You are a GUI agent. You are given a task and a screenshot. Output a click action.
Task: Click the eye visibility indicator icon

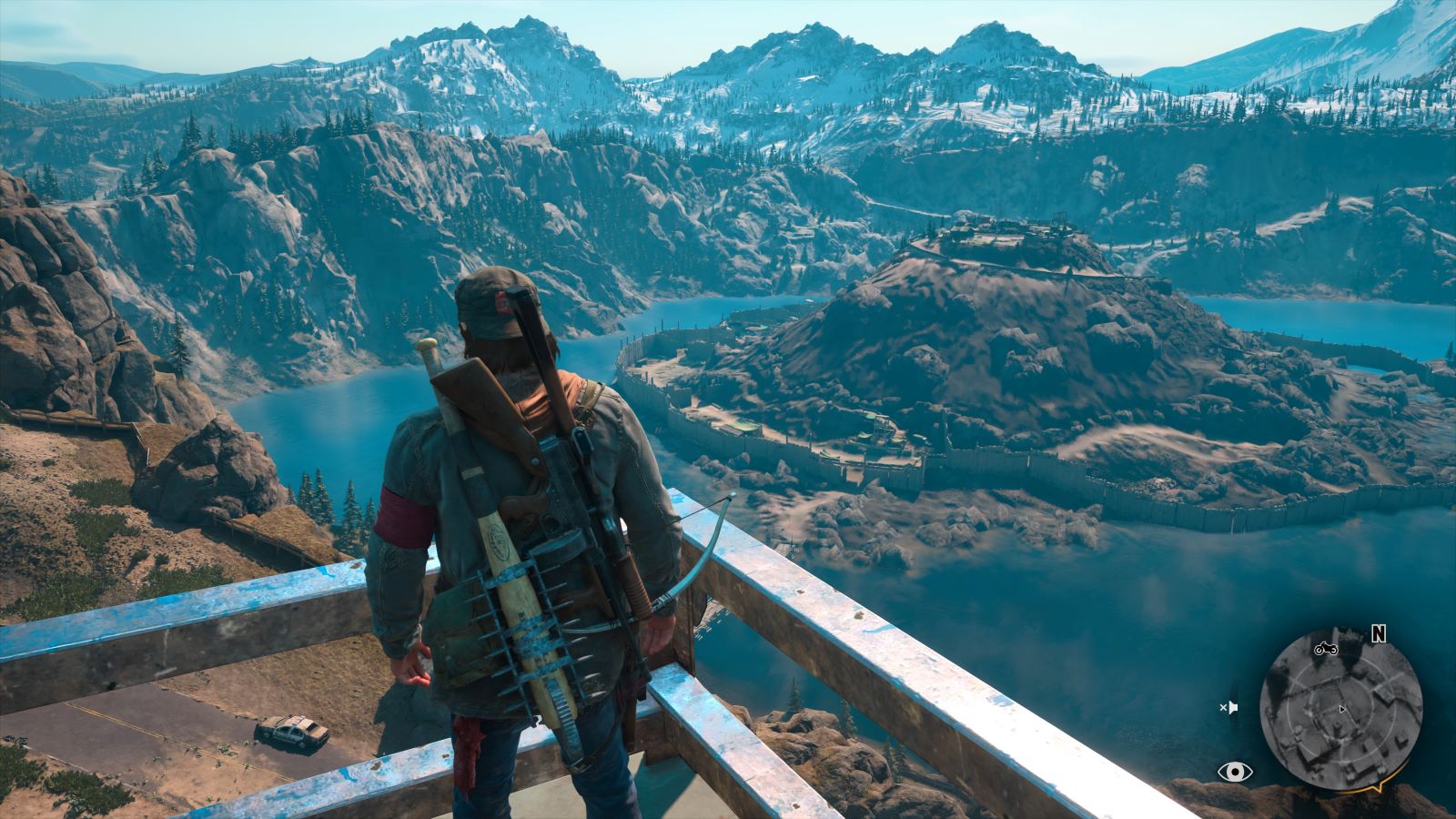[1234, 773]
